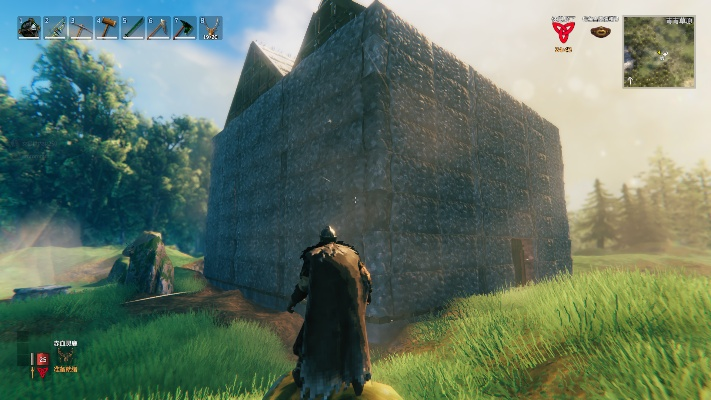This screenshot has width=711, height=400.
Task: Equip the cultivator tool from slot 6
Action: (159, 28)
